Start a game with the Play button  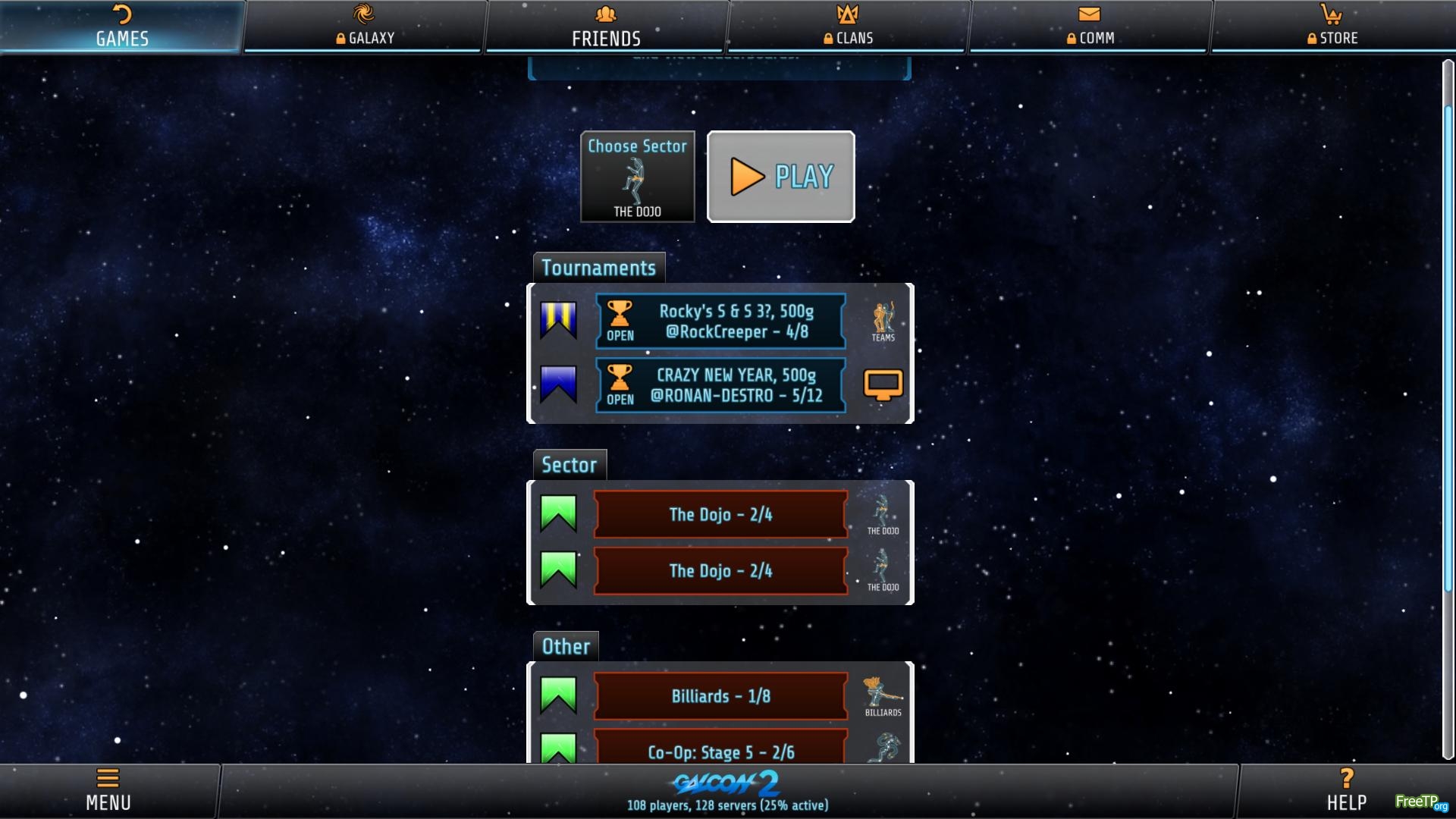pyautogui.click(x=780, y=177)
